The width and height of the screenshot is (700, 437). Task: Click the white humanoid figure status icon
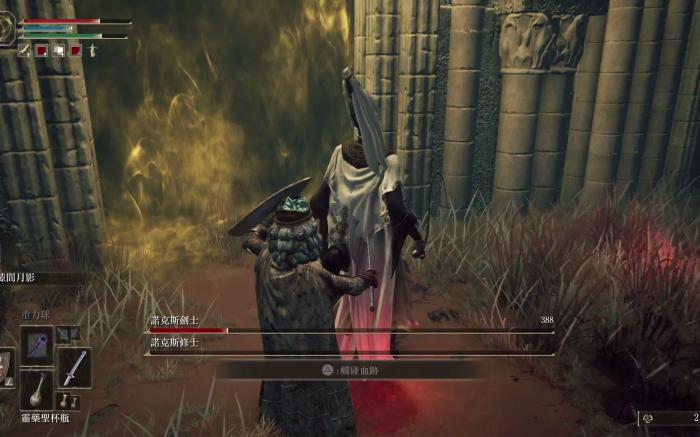[x=92, y=50]
